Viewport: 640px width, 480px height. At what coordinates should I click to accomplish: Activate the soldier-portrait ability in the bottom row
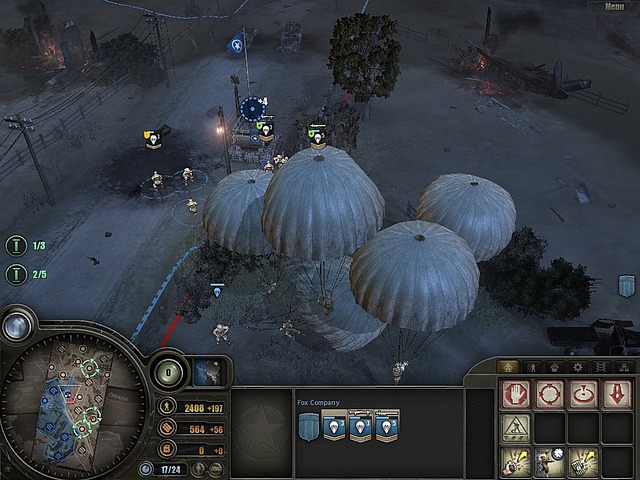point(549,460)
